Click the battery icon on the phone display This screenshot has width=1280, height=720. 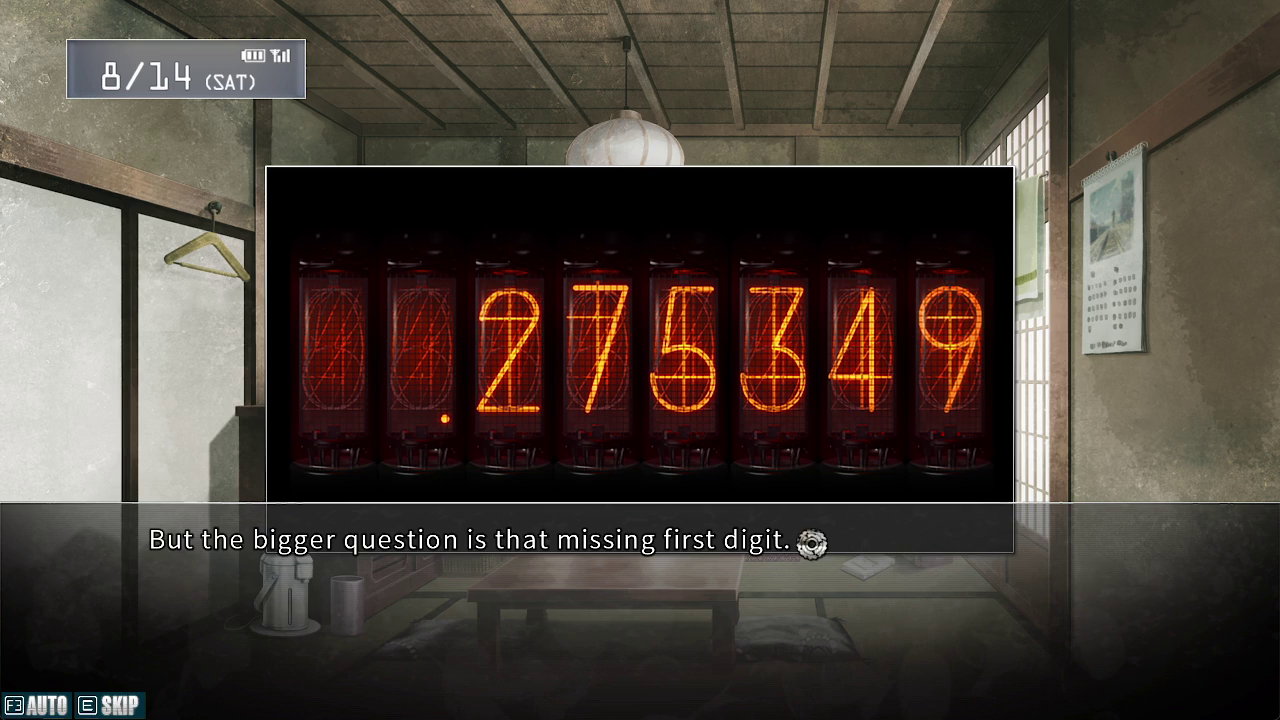click(x=251, y=56)
